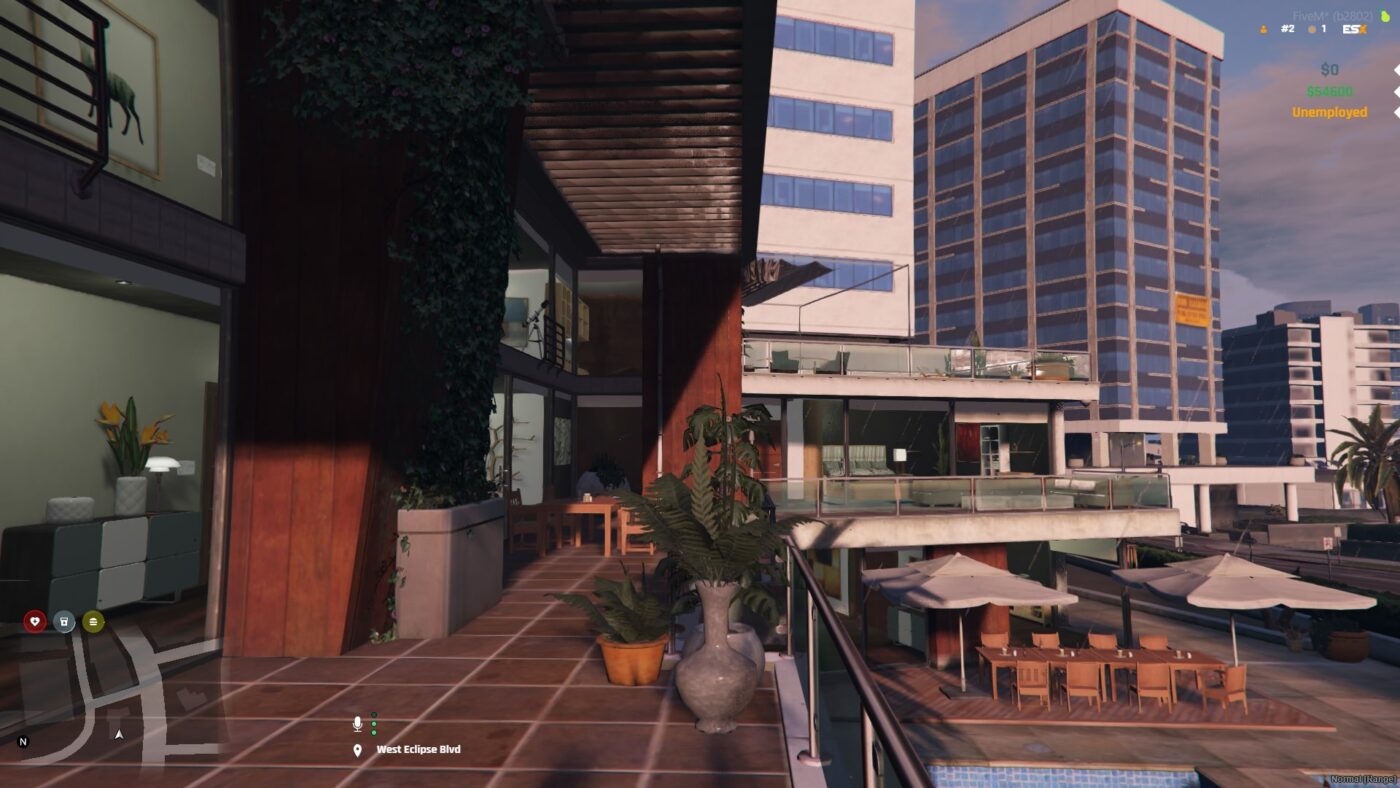Toggle the Unemployed job display
This screenshot has width=1400, height=788.
coord(1330,113)
